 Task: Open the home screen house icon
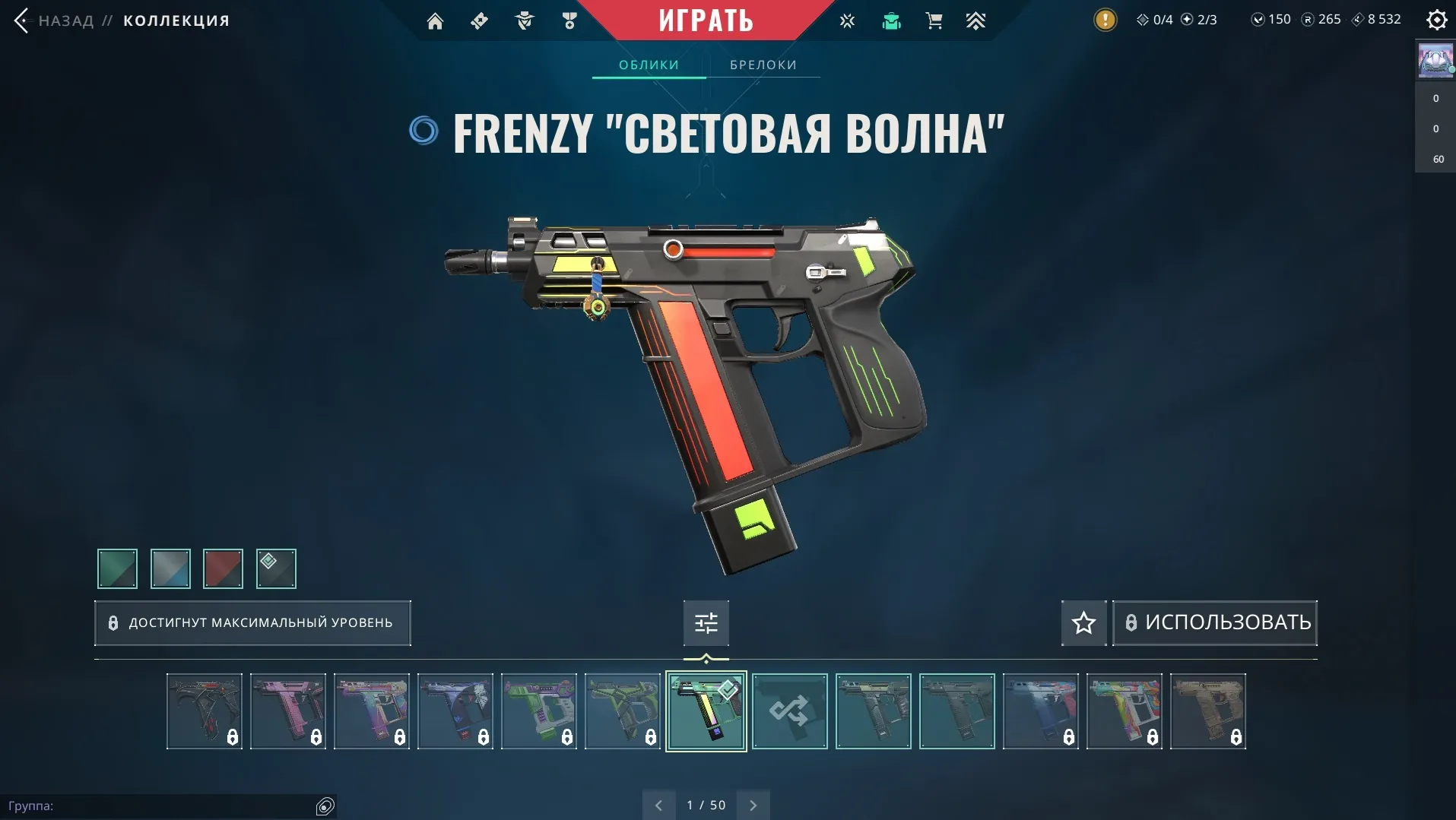(436, 21)
